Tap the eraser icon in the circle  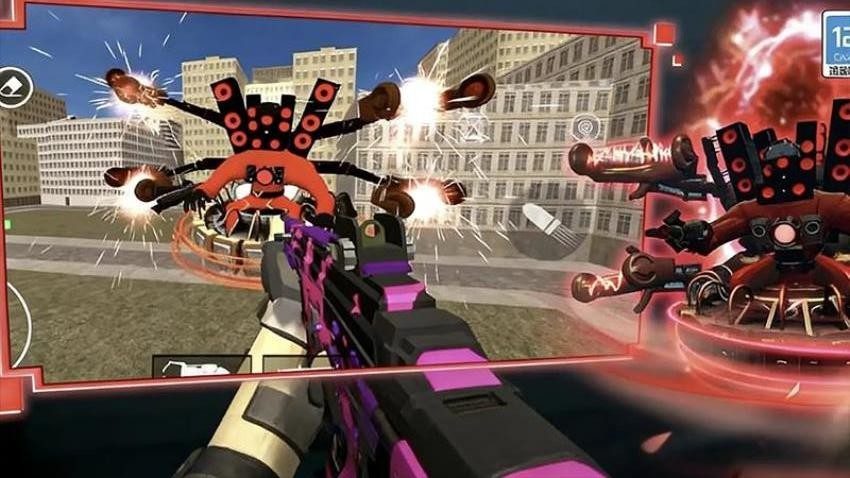tap(14, 87)
